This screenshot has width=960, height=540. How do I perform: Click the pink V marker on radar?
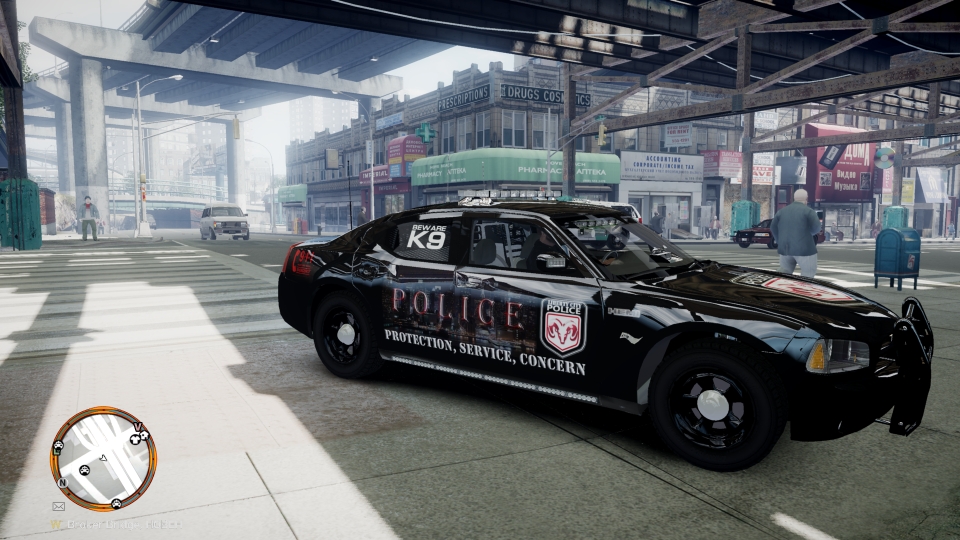(136, 424)
